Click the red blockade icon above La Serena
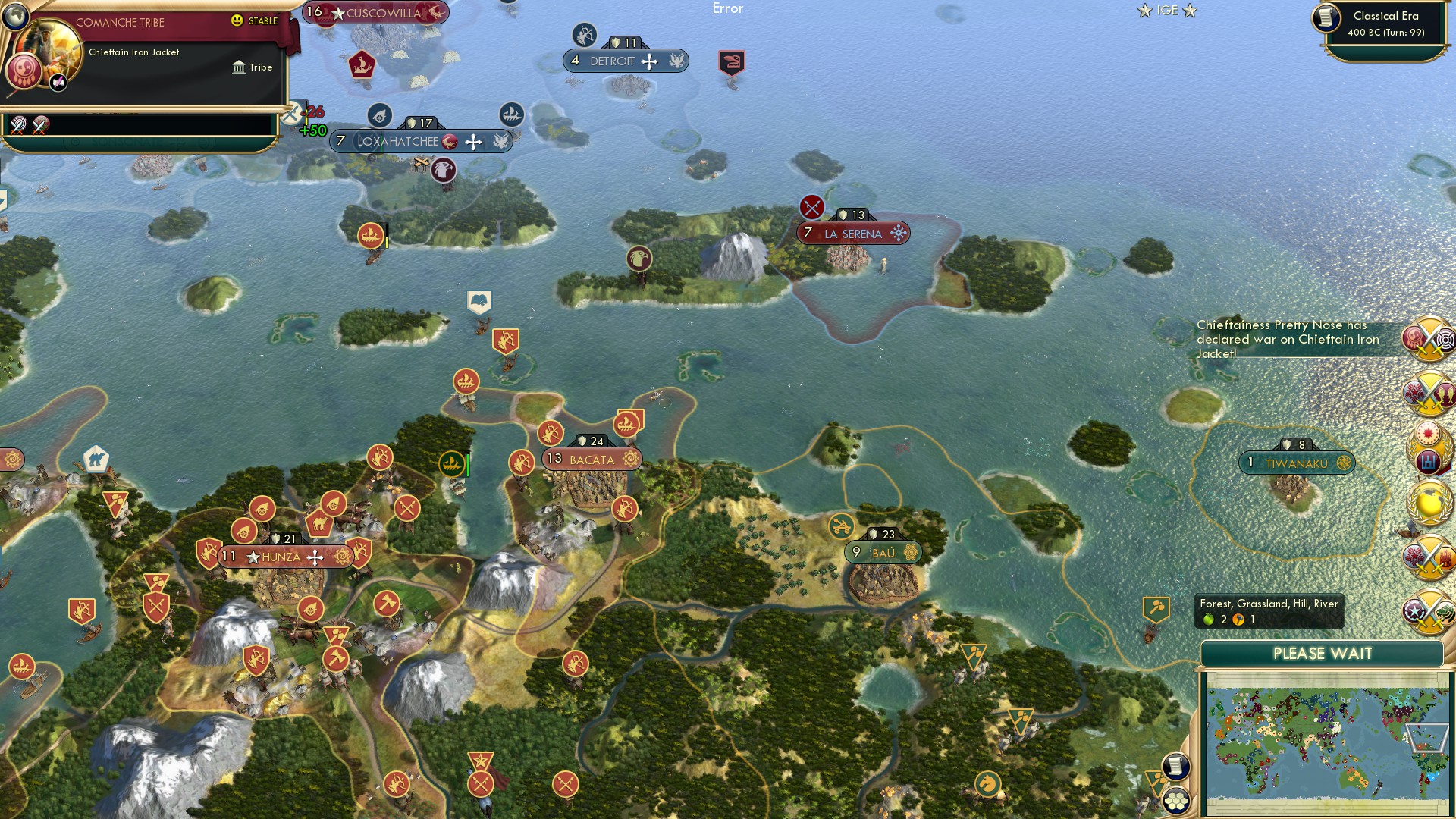1456x819 pixels. coord(811,205)
